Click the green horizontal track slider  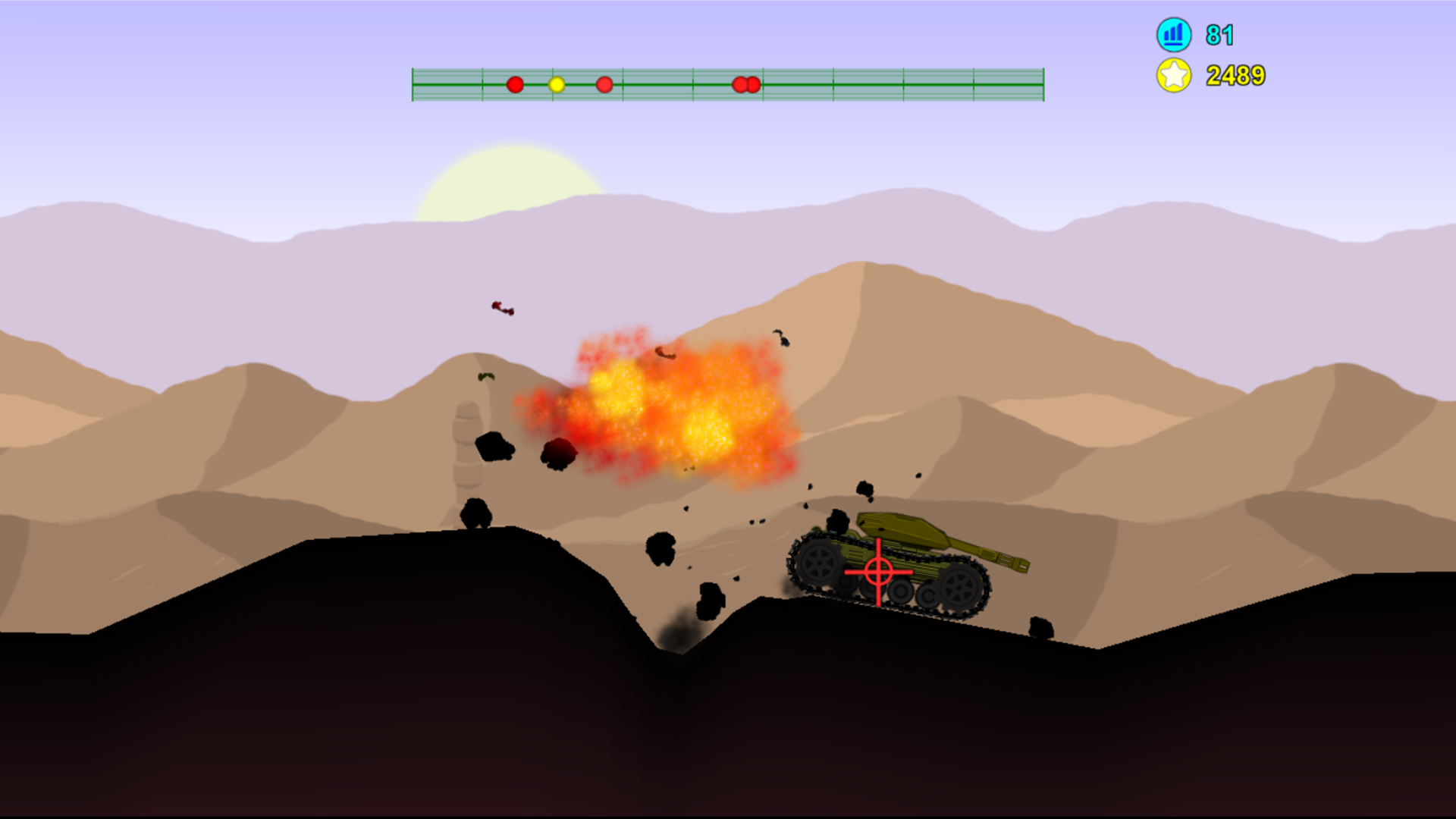click(x=726, y=83)
